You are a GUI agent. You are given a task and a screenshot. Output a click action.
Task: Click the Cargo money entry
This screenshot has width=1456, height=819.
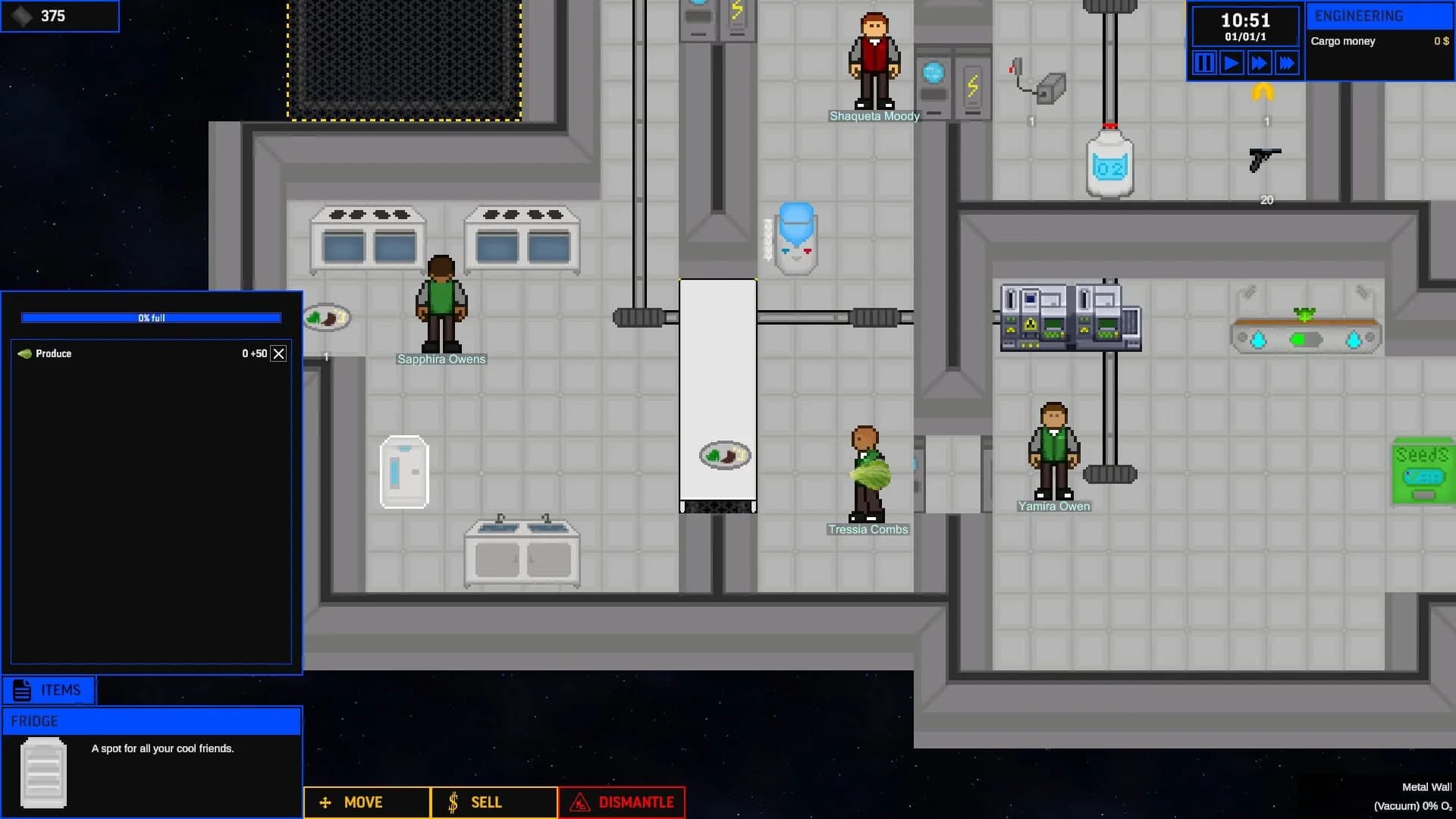click(1344, 42)
